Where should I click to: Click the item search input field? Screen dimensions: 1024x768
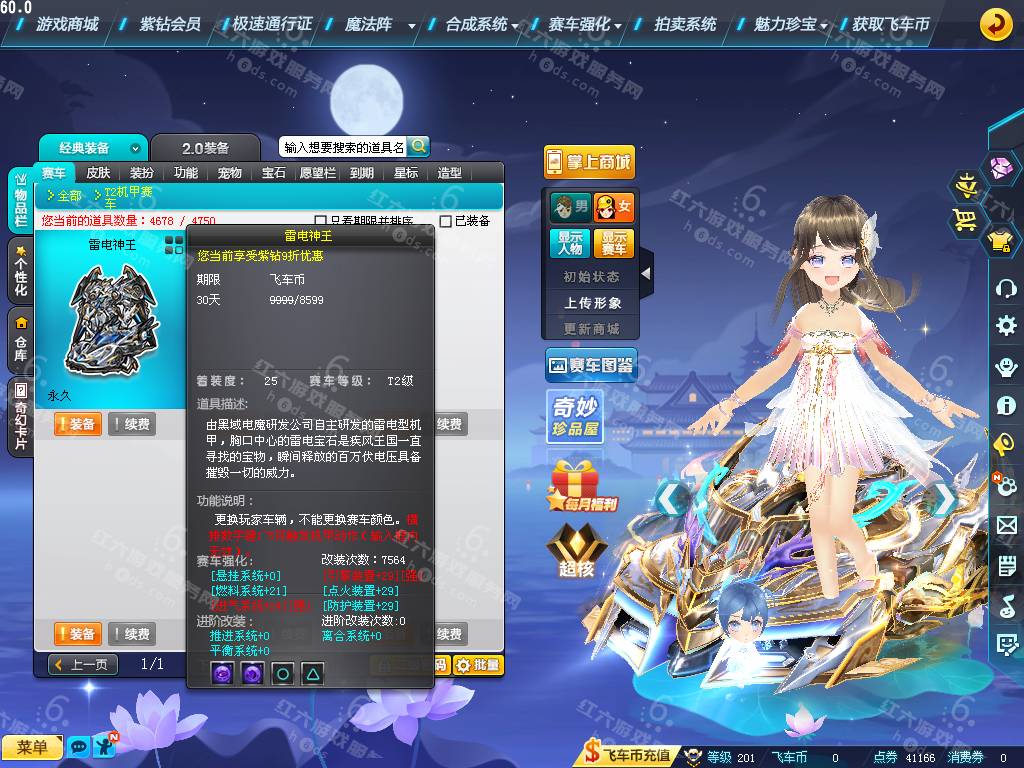pos(343,147)
